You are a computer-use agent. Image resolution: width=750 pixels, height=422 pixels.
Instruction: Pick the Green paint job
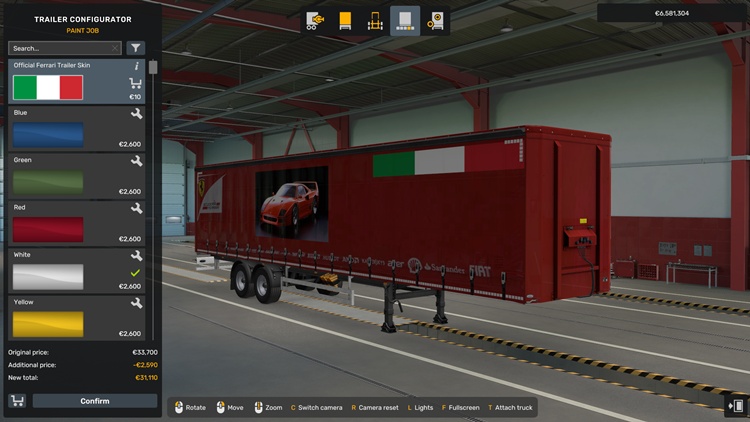(48, 182)
